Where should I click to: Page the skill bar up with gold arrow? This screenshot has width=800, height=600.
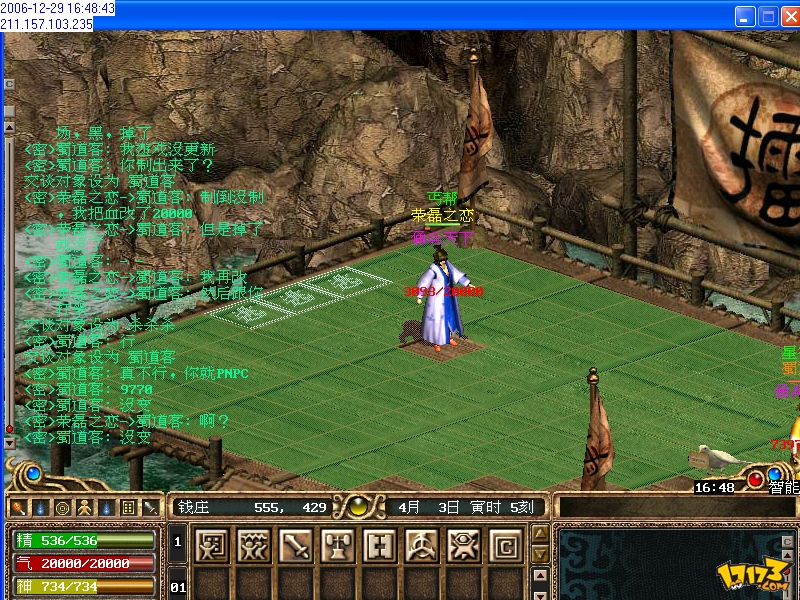(x=540, y=535)
